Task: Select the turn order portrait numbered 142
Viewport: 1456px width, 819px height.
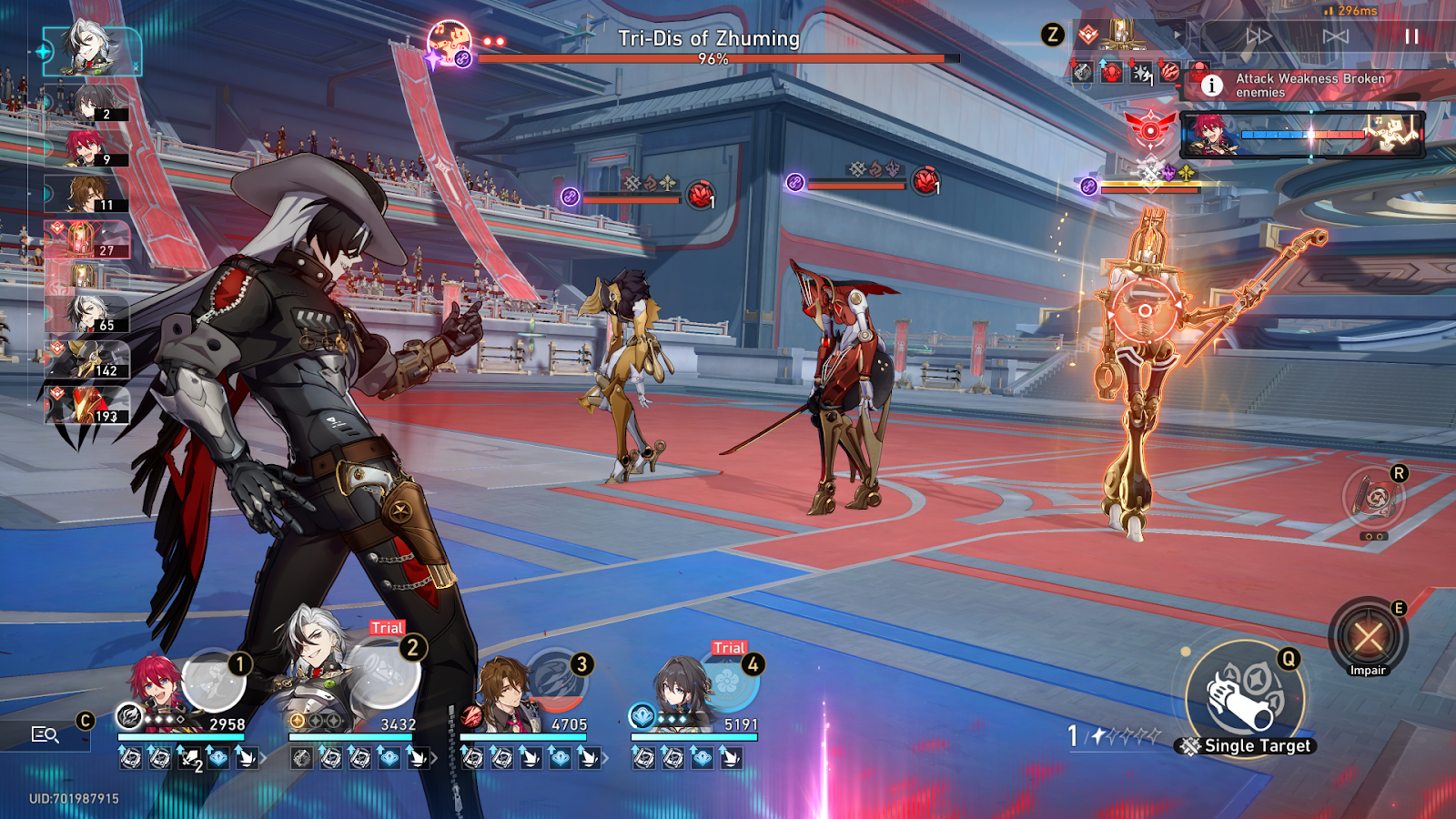Action: click(x=87, y=359)
